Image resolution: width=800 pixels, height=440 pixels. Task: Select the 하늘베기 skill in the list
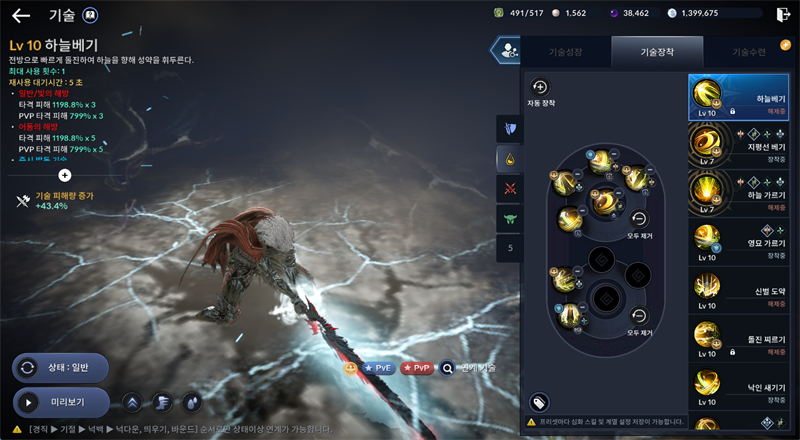coord(738,98)
